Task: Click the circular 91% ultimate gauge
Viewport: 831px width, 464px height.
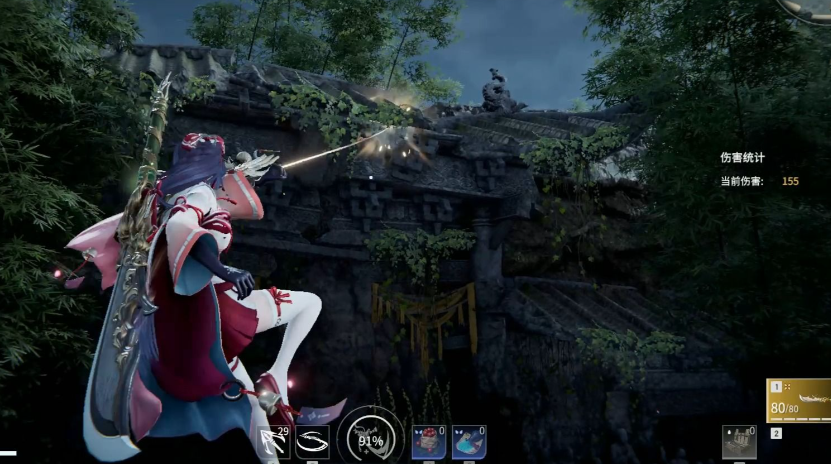Action: (370, 439)
